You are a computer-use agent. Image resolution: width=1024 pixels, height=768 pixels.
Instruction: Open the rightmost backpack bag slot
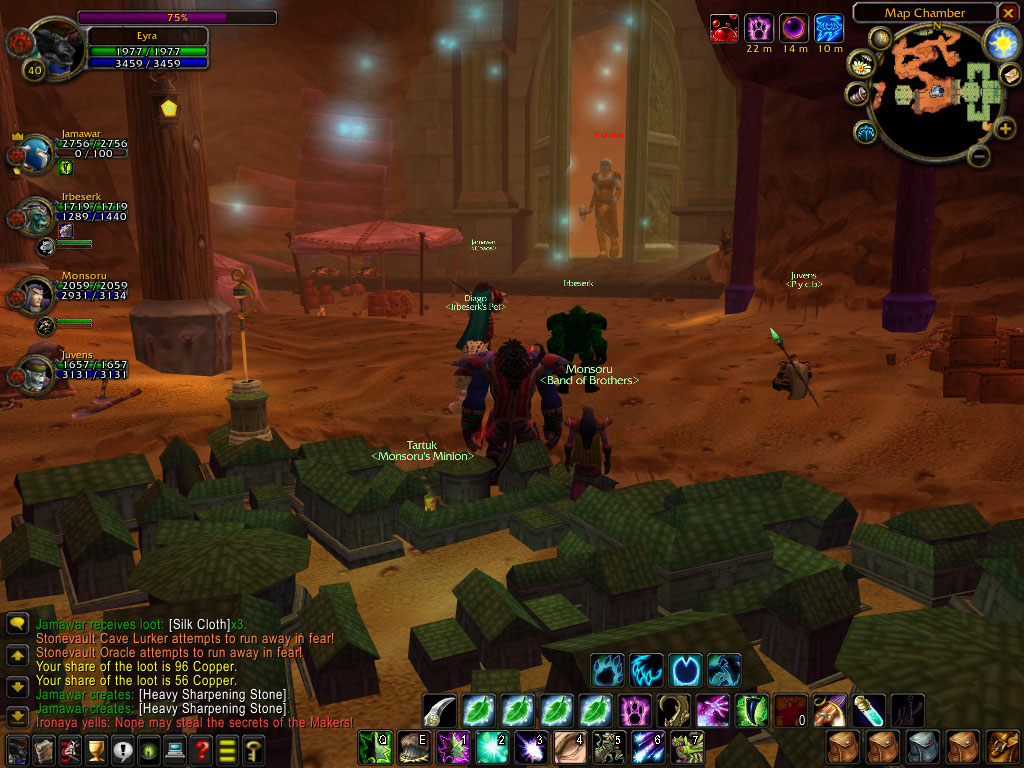(x=1003, y=747)
